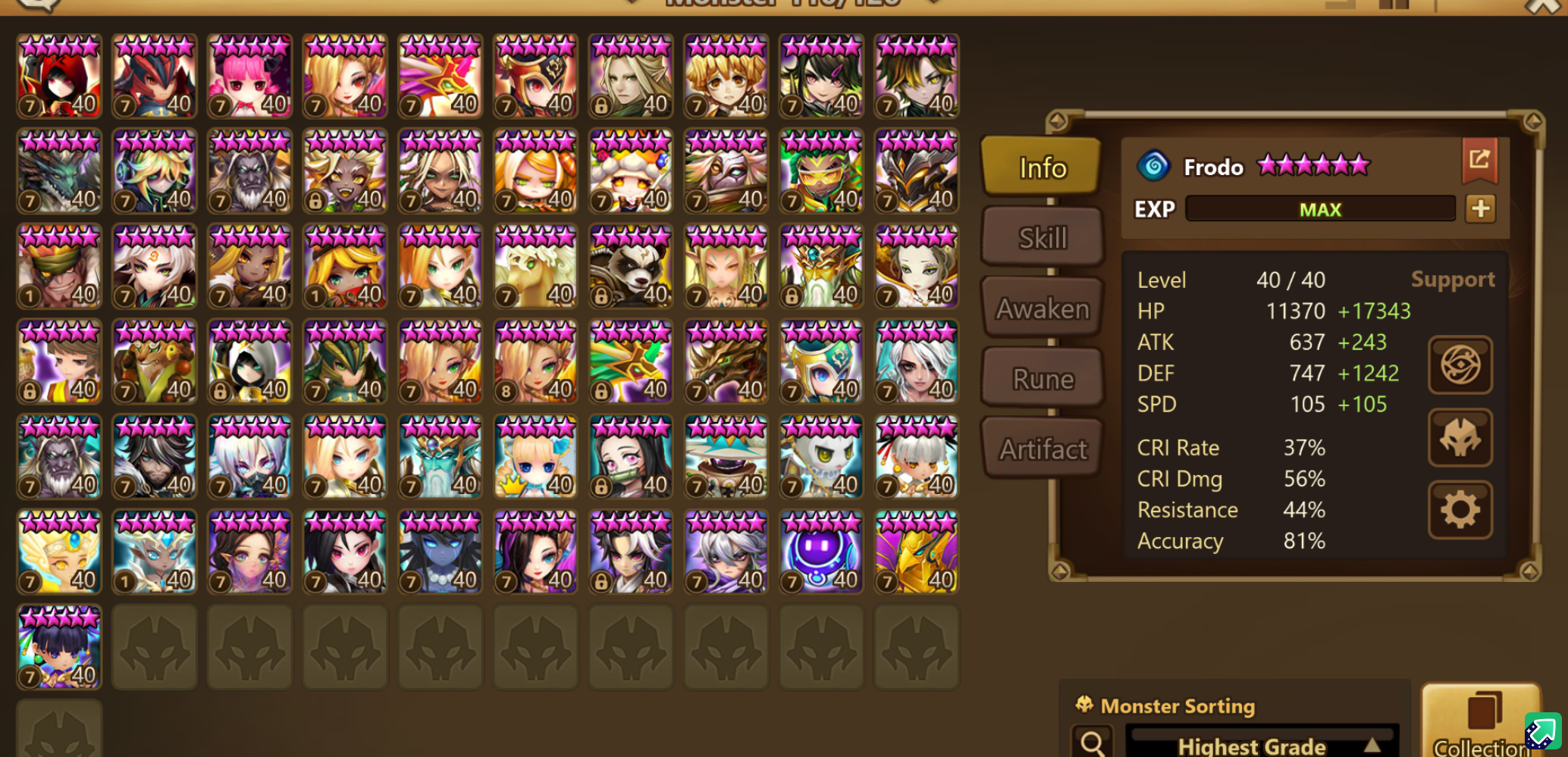Image resolution: width=1568 pixels, height=757 pixels.
Task: Share Frodo using the red arrow button
Action: (1479, 160)
